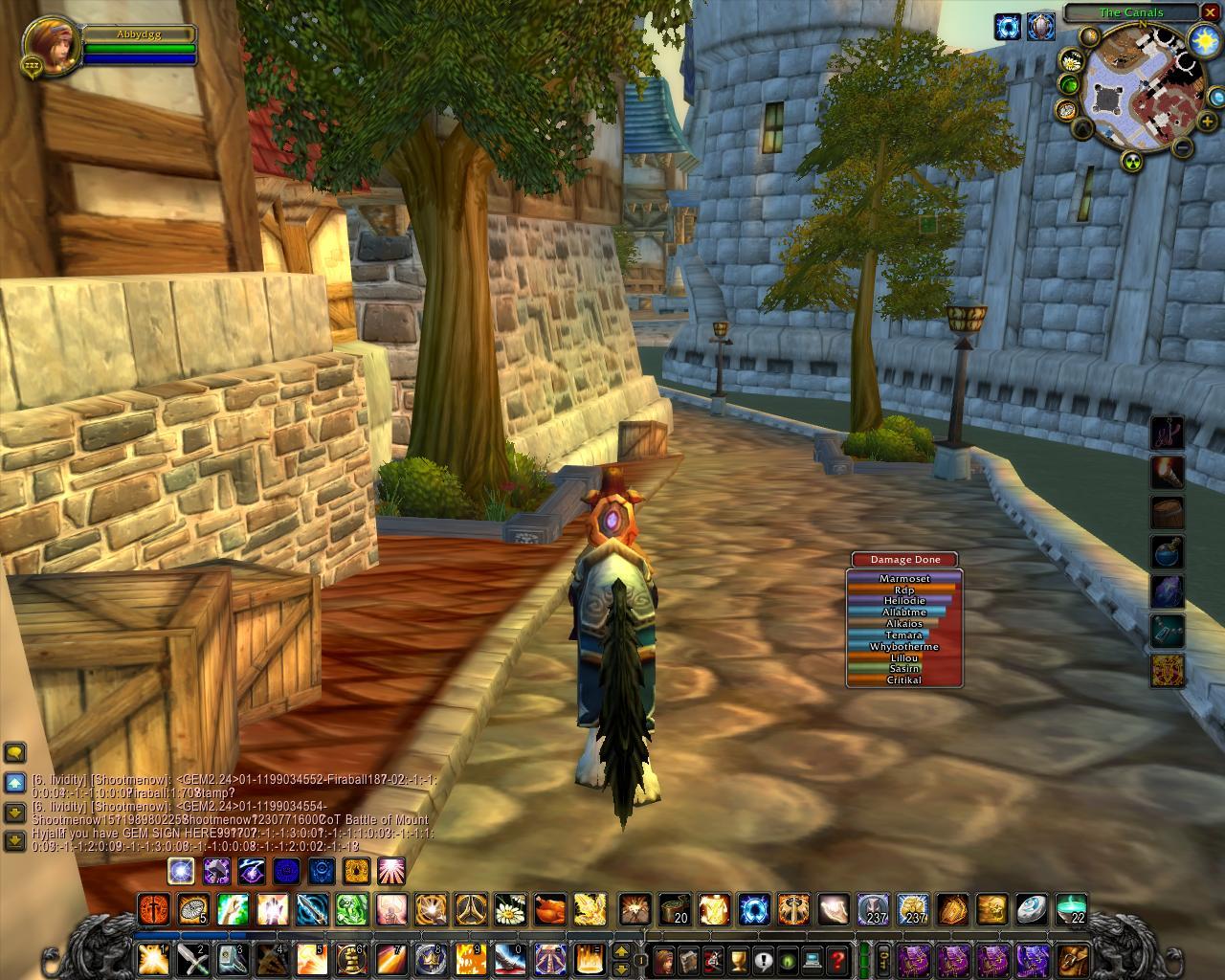Zoom out the minimap with minus button
The width and height of the screenshot is (1225, 980).
(x=1183, y=147)
